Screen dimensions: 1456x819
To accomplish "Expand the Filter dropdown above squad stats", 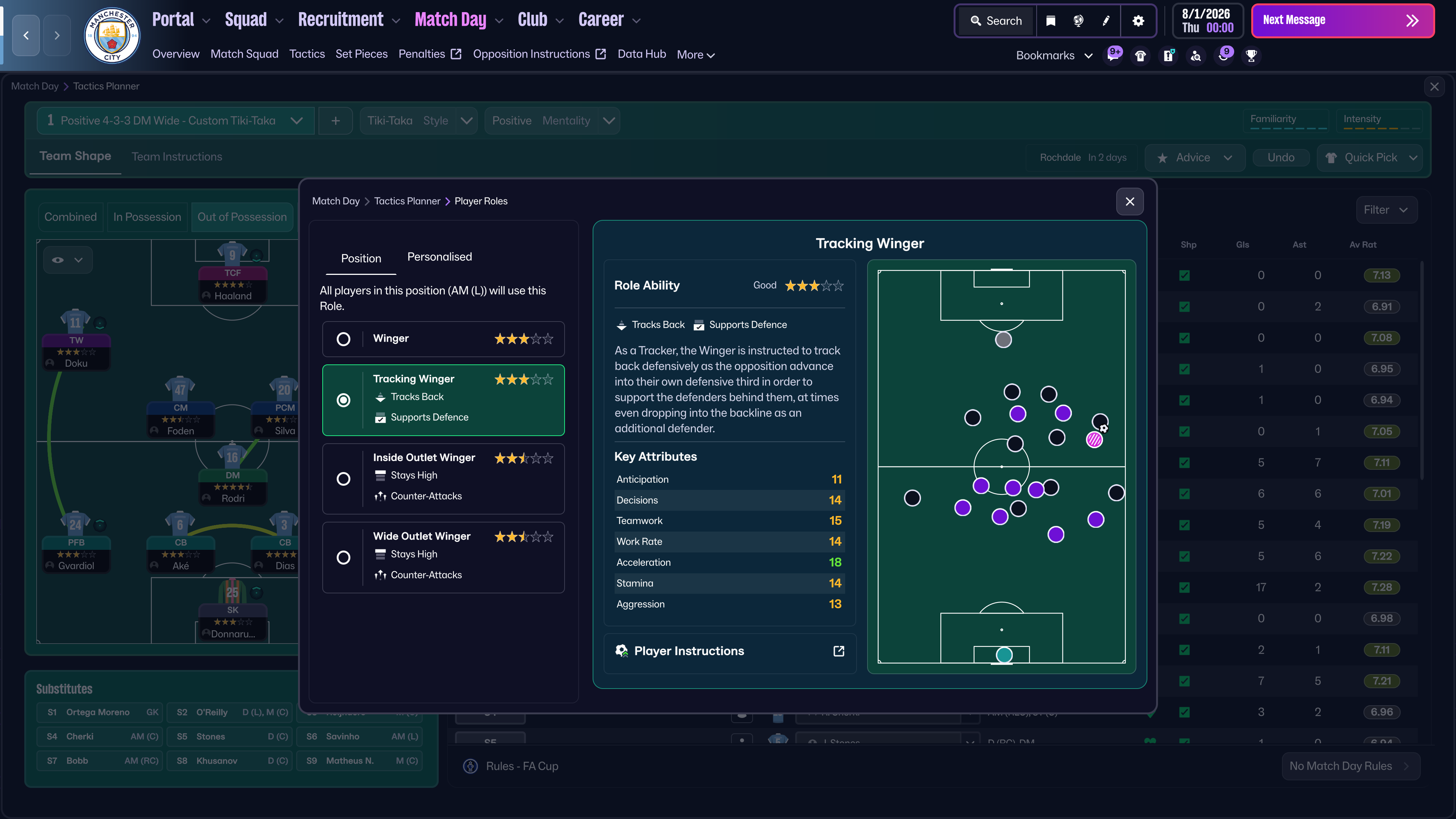I will coord(1387,210).
